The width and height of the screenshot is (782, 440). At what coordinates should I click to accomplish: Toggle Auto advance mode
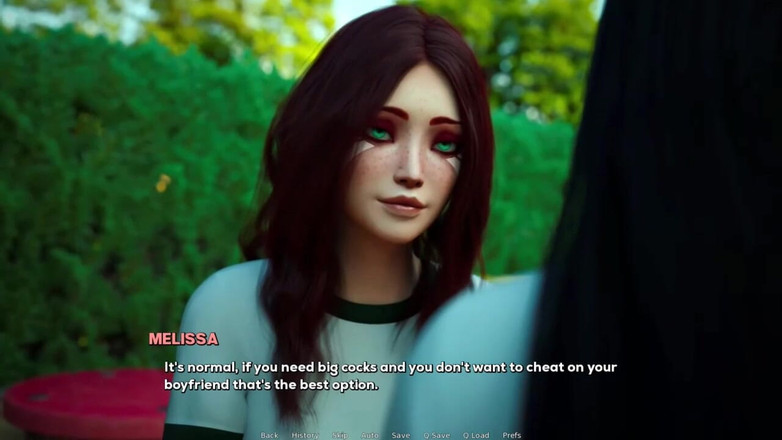click(x=370, y=435)
